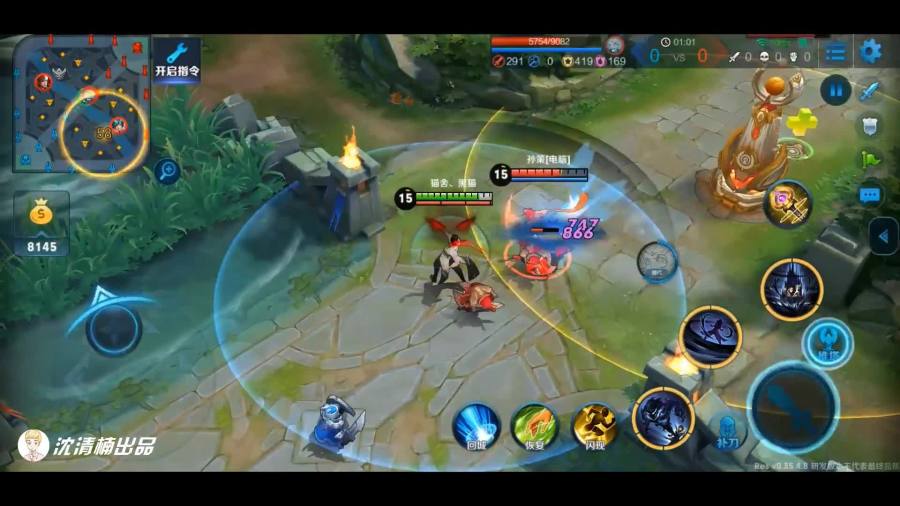The height and width of the screenshot is (506, 900).
Task: Use the 恢复 heal spell
Action: coord(534,427)
